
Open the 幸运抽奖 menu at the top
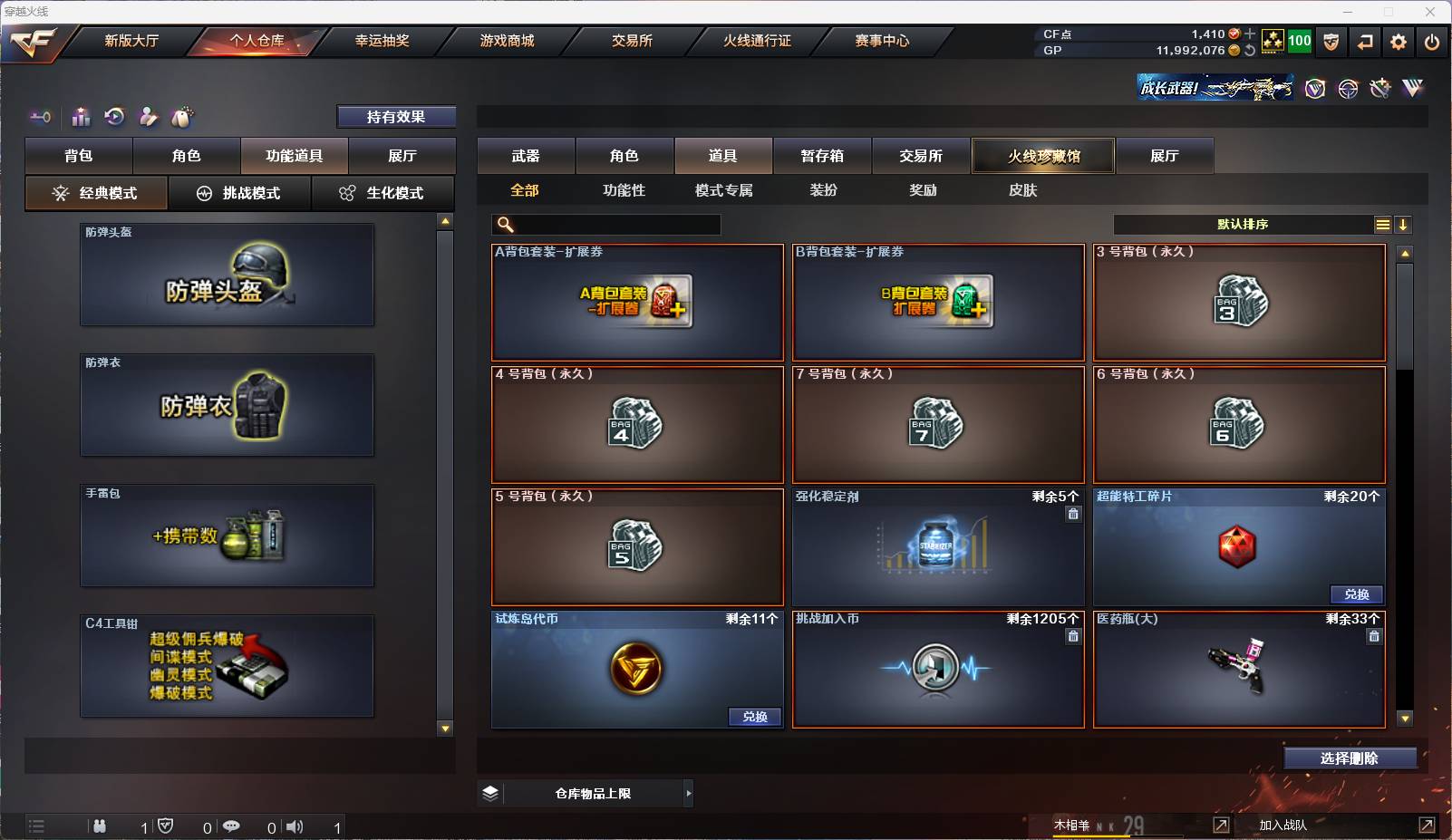(x=380, y=40)
